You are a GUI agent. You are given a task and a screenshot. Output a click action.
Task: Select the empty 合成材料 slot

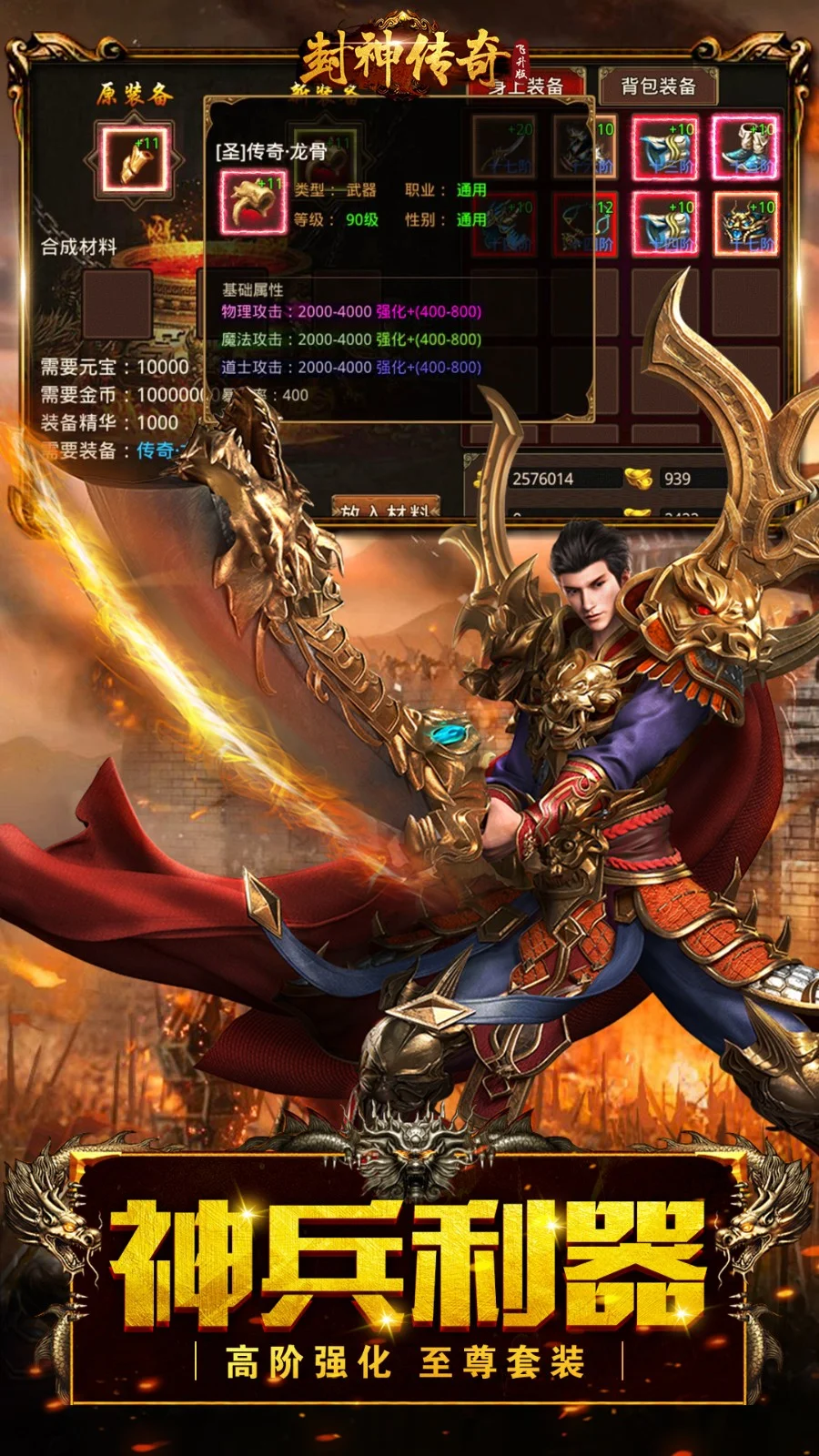point(118,302)
